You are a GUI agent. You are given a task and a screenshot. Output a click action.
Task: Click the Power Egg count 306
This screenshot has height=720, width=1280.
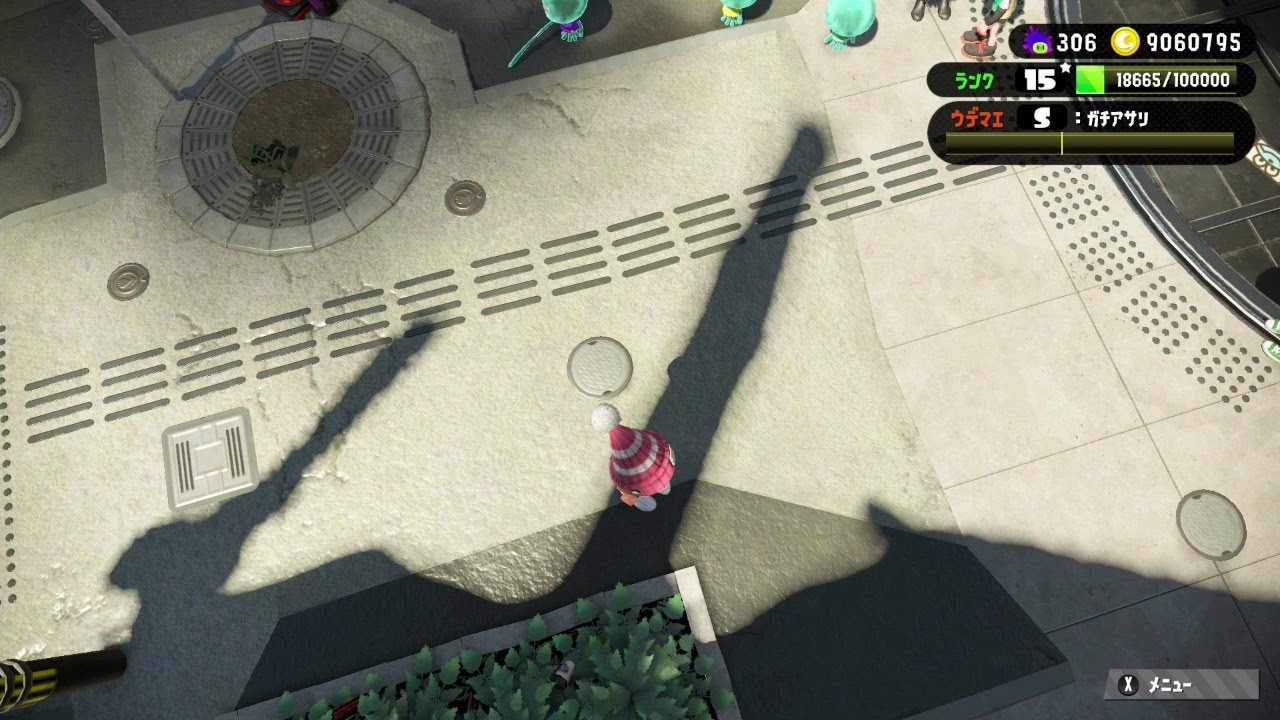pyautogui.click(x=1078, y=43)
